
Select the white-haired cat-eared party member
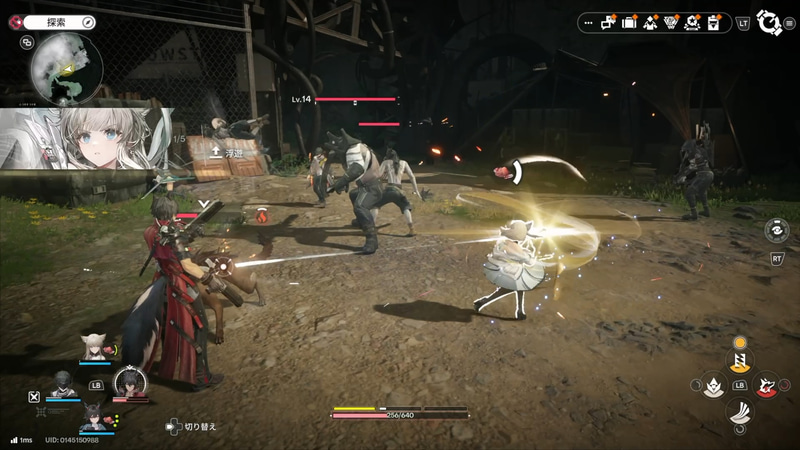click(x=95, y=345)
